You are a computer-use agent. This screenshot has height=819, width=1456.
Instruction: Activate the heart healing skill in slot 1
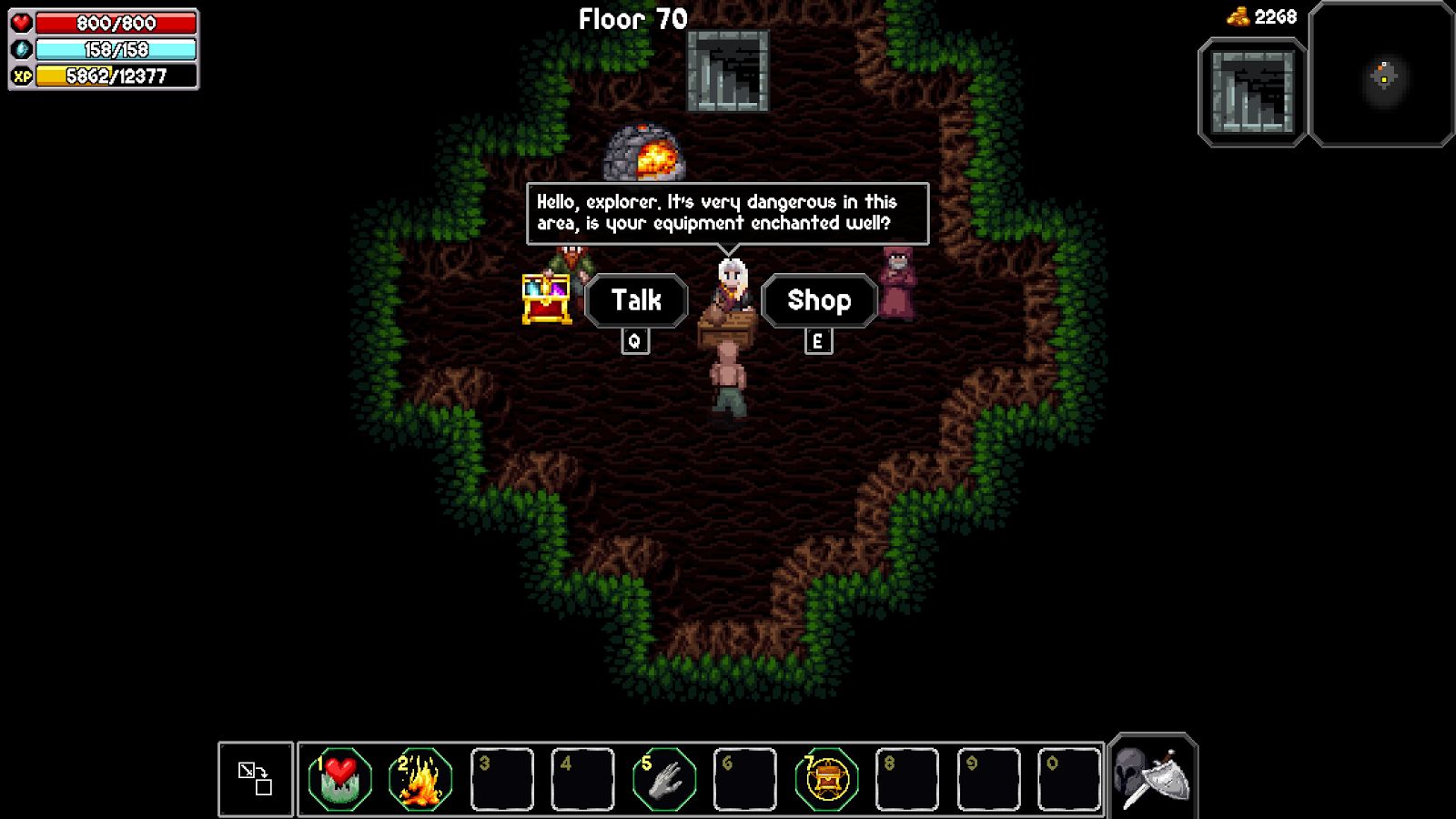(x=339, y=779)
